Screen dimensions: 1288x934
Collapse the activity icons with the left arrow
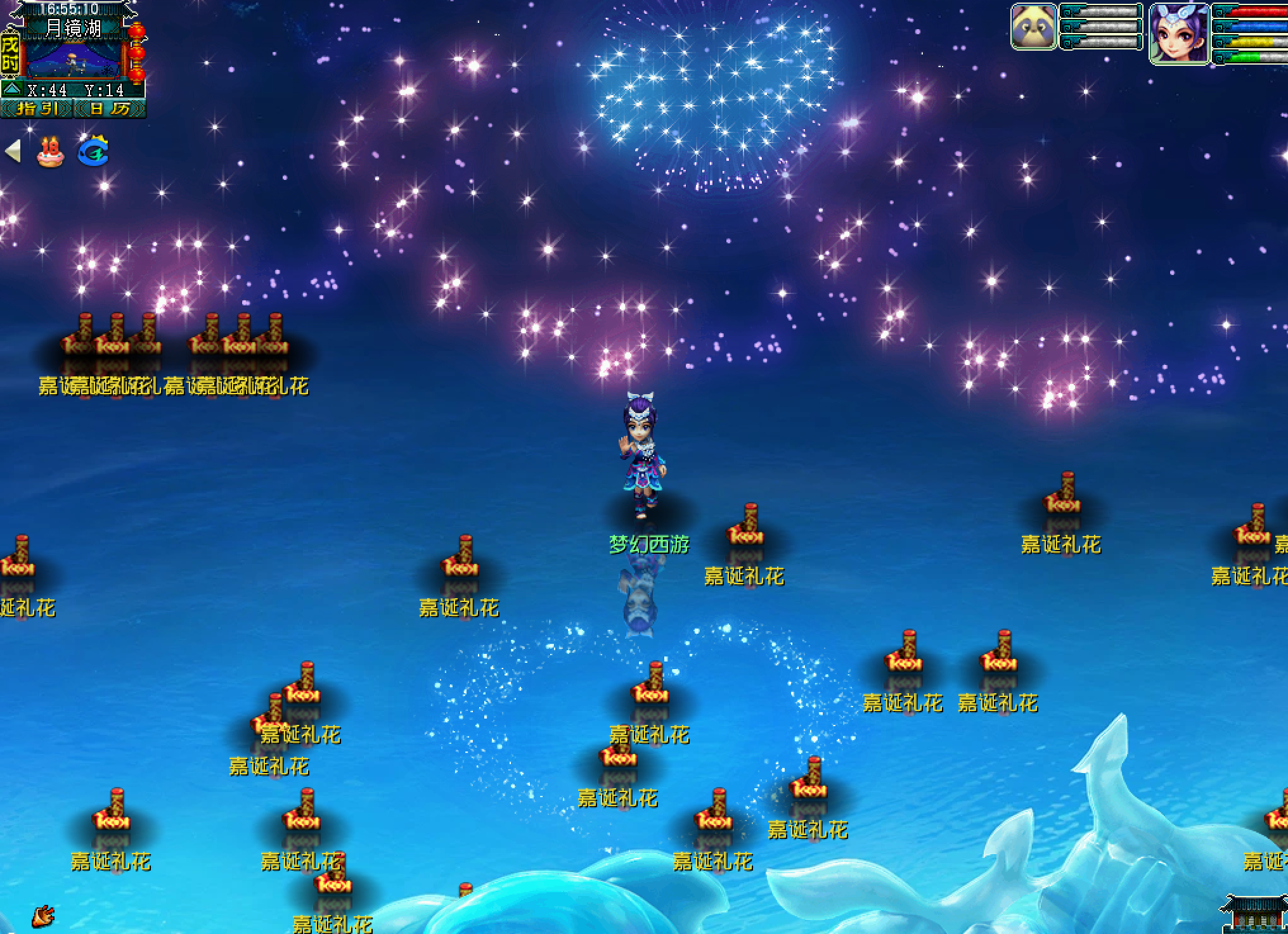(x=13, y=151)
